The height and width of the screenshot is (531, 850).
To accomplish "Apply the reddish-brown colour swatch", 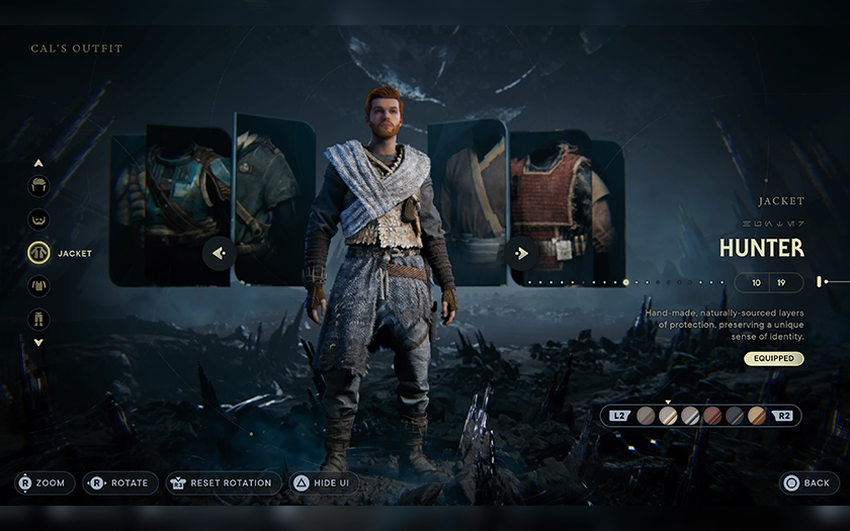I will point(712,415).
